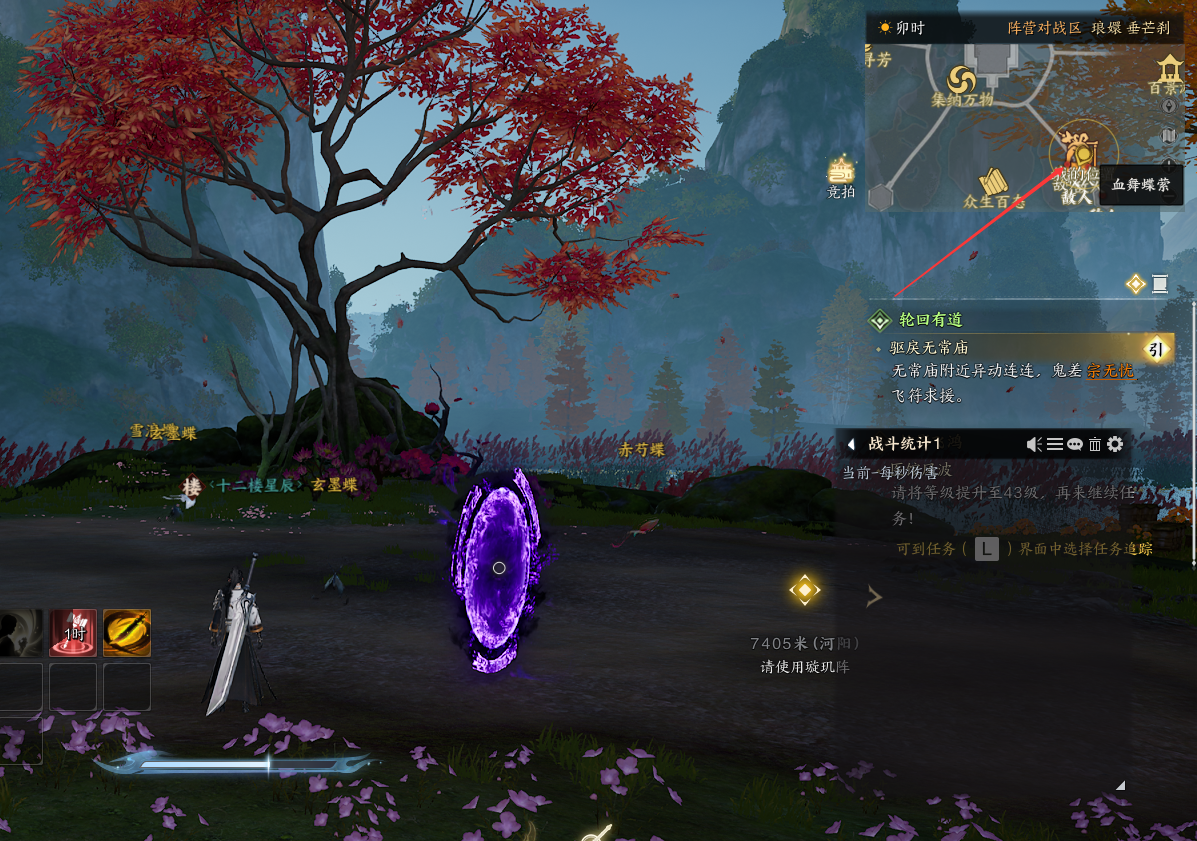Clear combat stats with the trash icon

[1095, 444]
